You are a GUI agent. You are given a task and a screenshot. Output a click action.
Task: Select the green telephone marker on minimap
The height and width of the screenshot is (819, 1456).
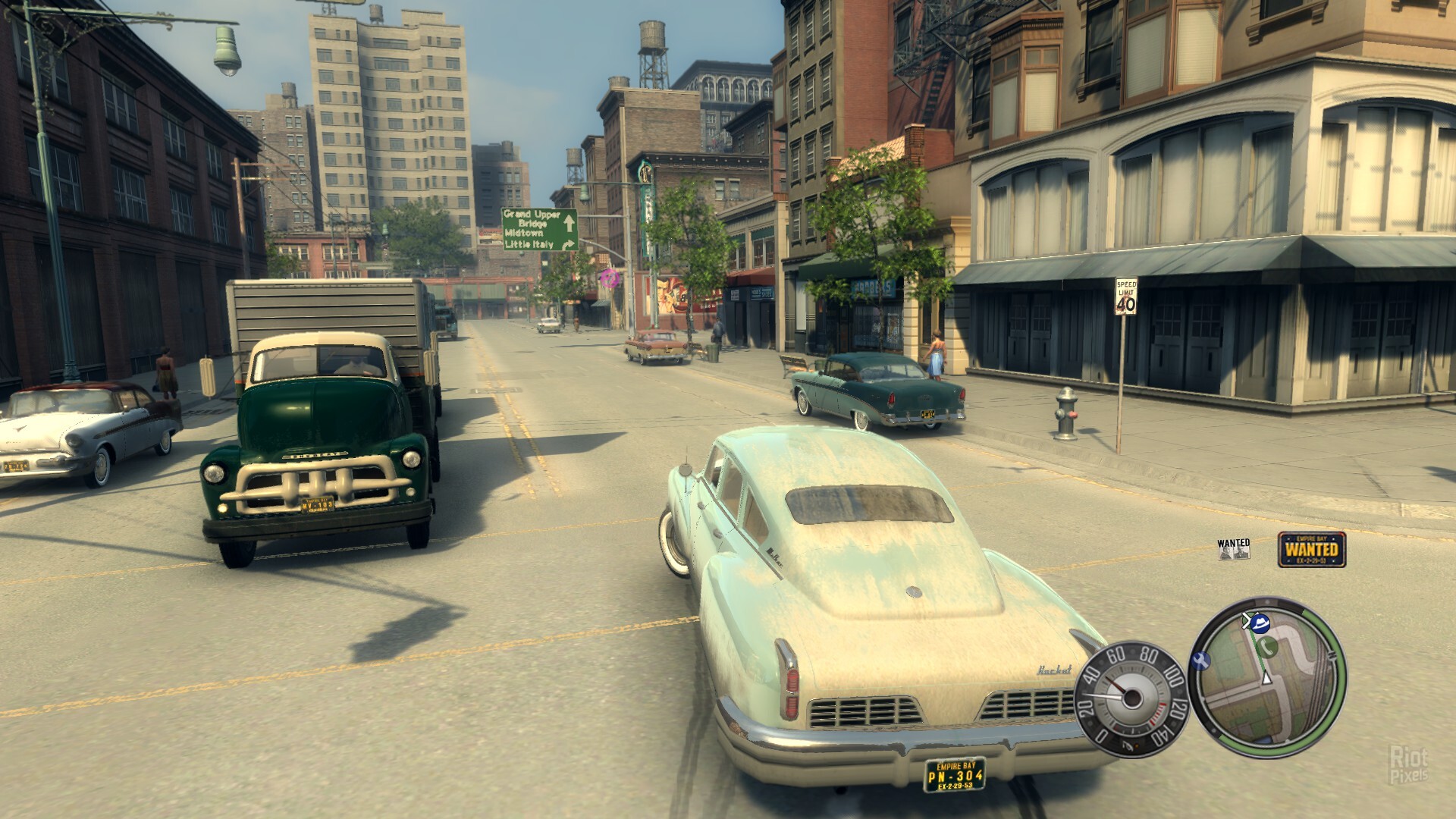tap(1267, 647)
